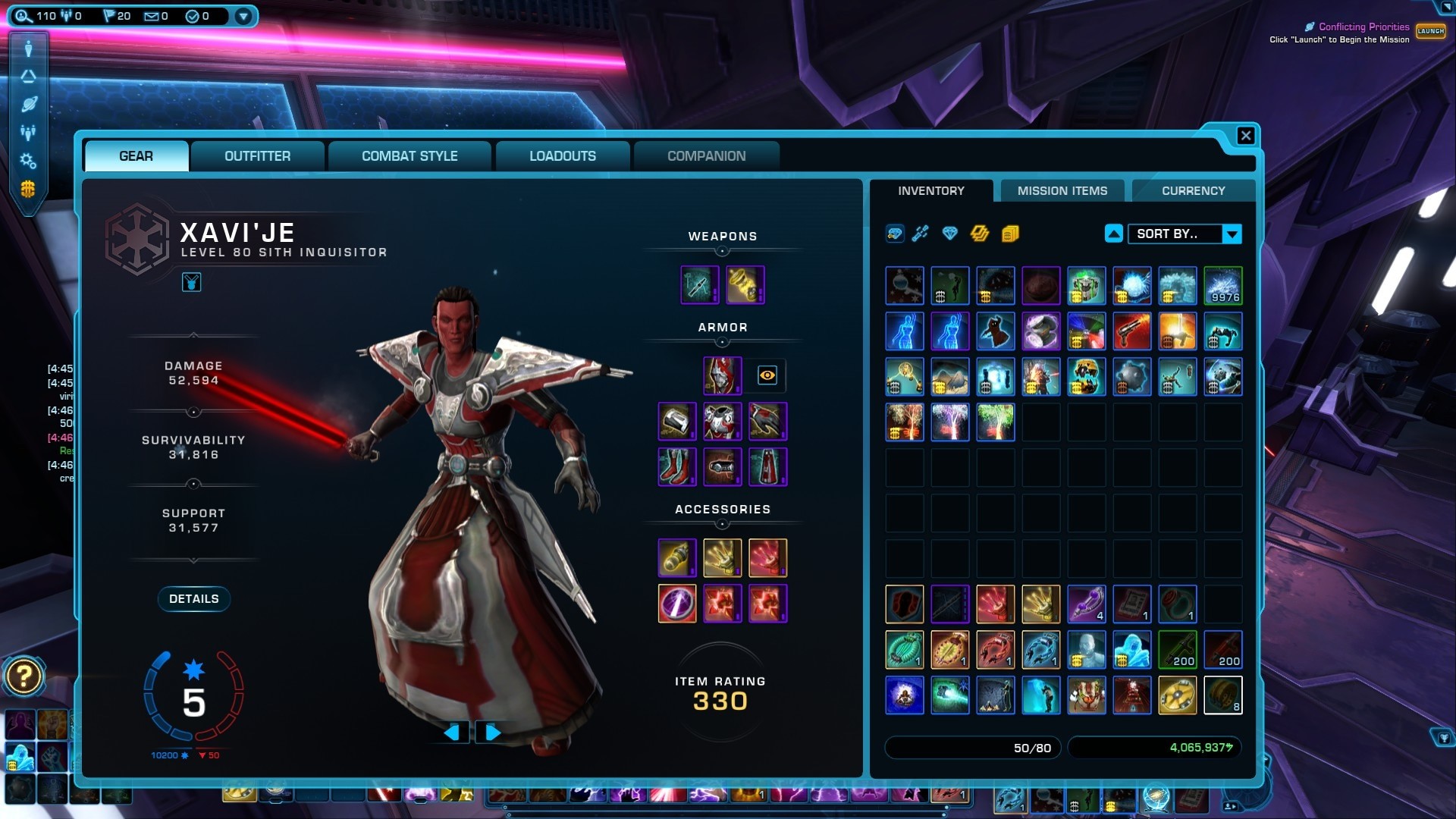Select the equipped boots armor slot
The width and height of the screenshot is (1456, 819).
(676, 466)
